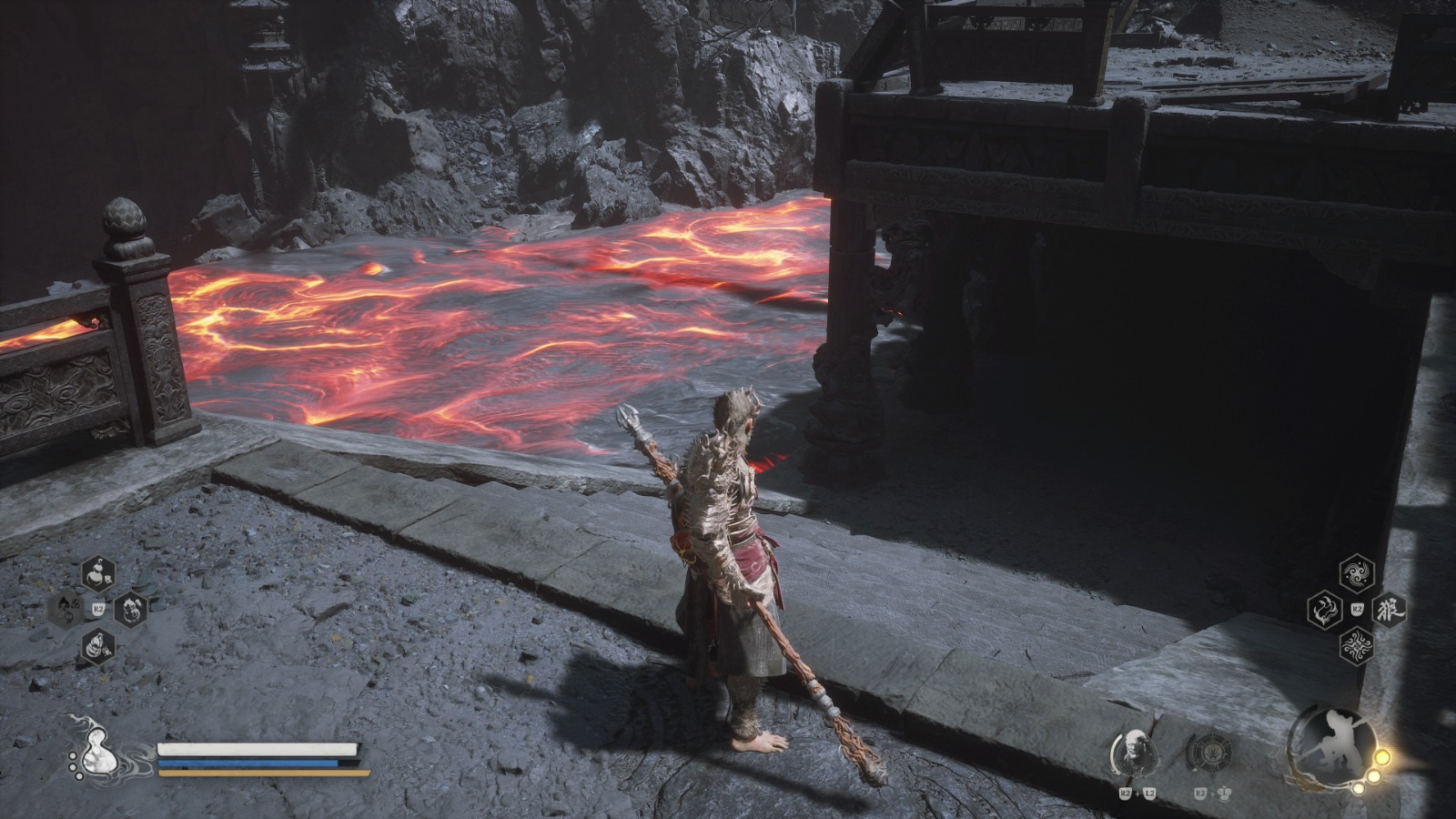
Task: Activate the swirling wind spell icon
Action: coord(1357,573)
